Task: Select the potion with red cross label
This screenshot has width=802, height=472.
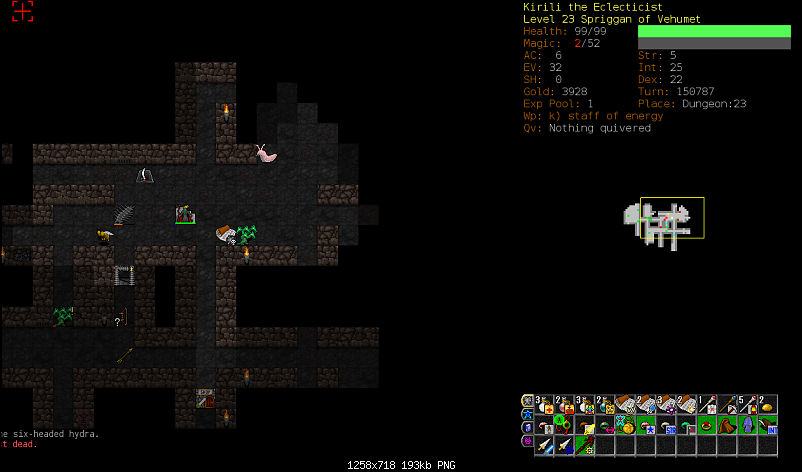Action: (x=544, y=405)
